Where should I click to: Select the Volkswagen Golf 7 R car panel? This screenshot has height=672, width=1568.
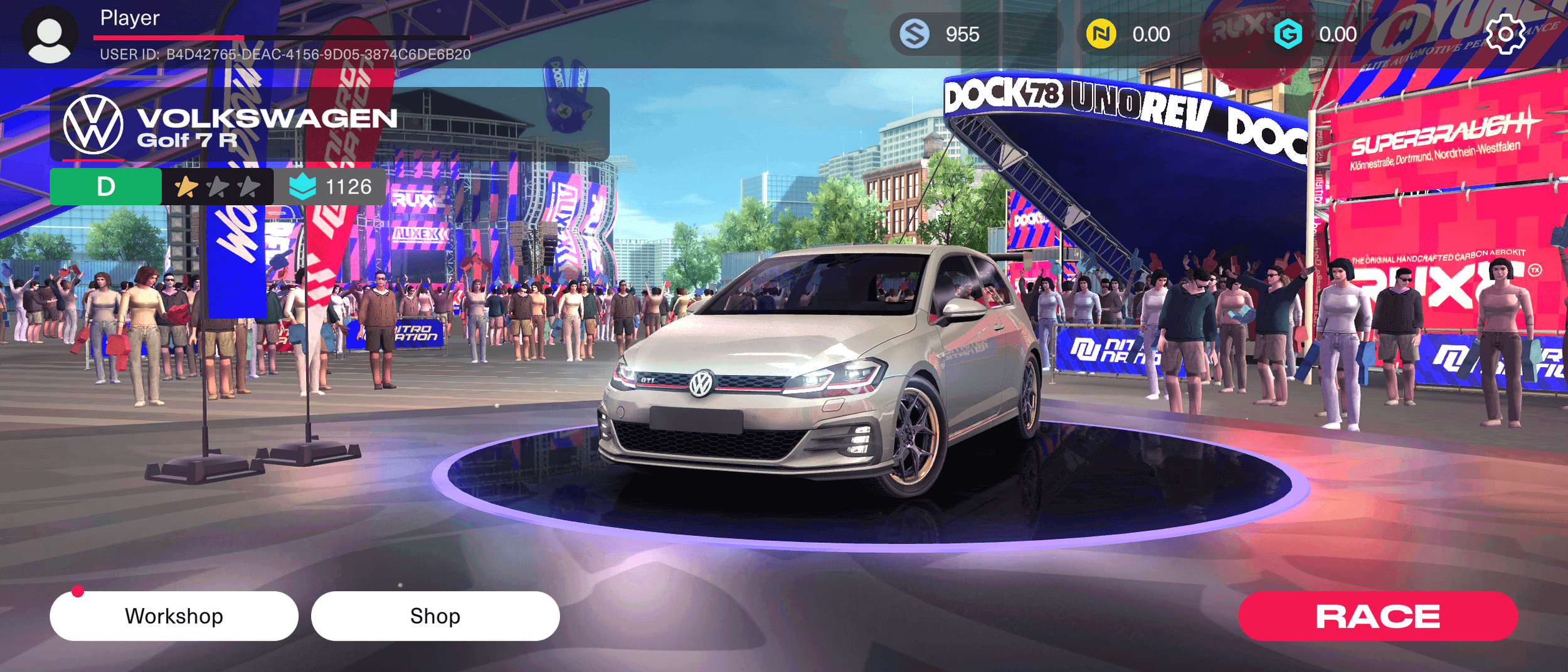(329, 124)
